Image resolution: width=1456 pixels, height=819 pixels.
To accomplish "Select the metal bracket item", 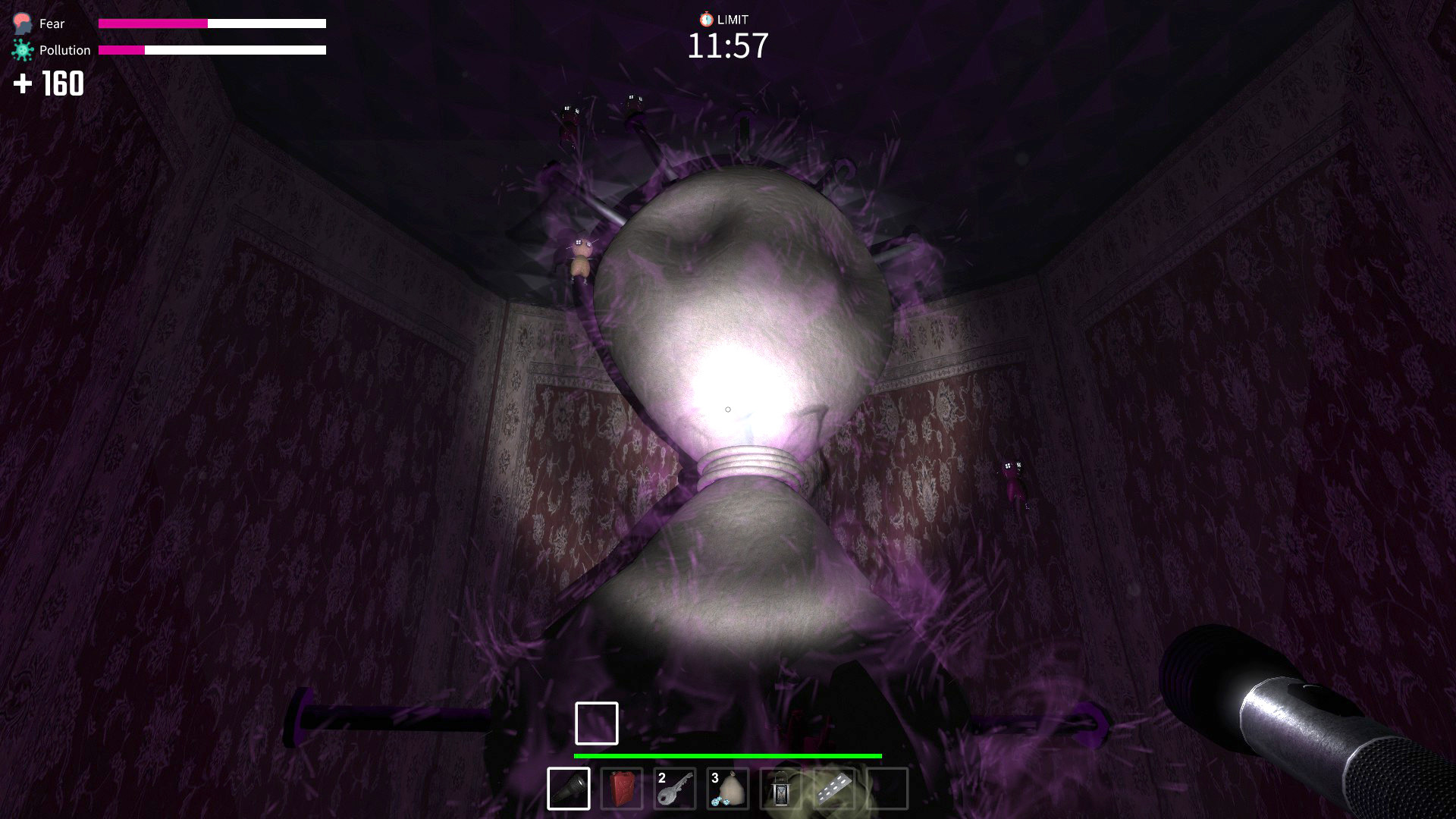I will coord(833,789).
